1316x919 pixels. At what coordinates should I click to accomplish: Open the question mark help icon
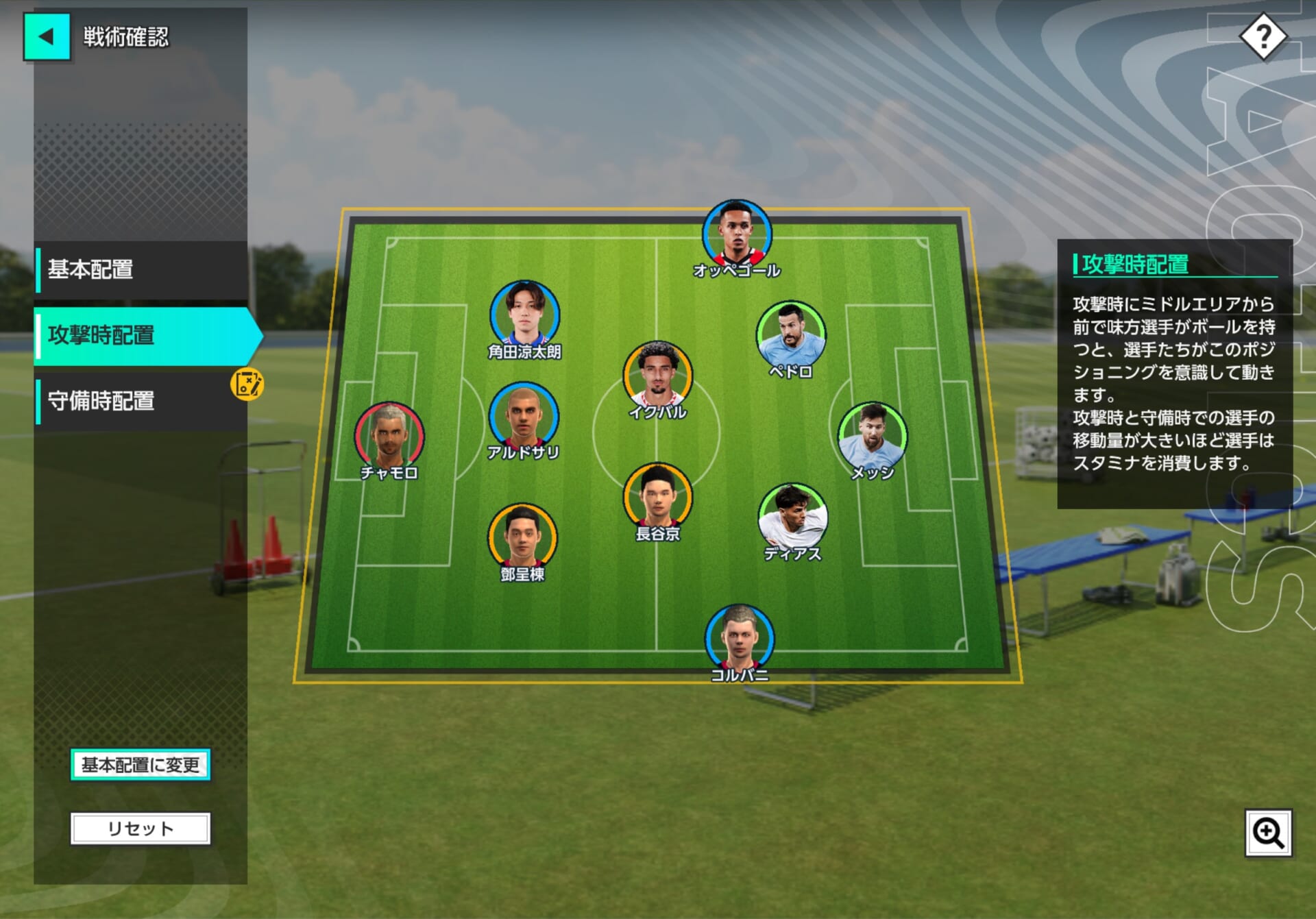[x=1263, y=37]
